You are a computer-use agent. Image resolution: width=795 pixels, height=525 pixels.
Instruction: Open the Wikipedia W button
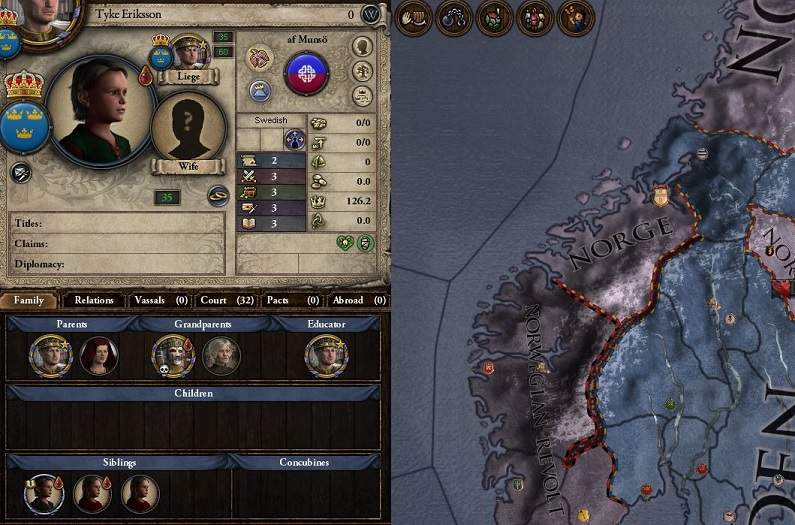(x=371, y=14)
